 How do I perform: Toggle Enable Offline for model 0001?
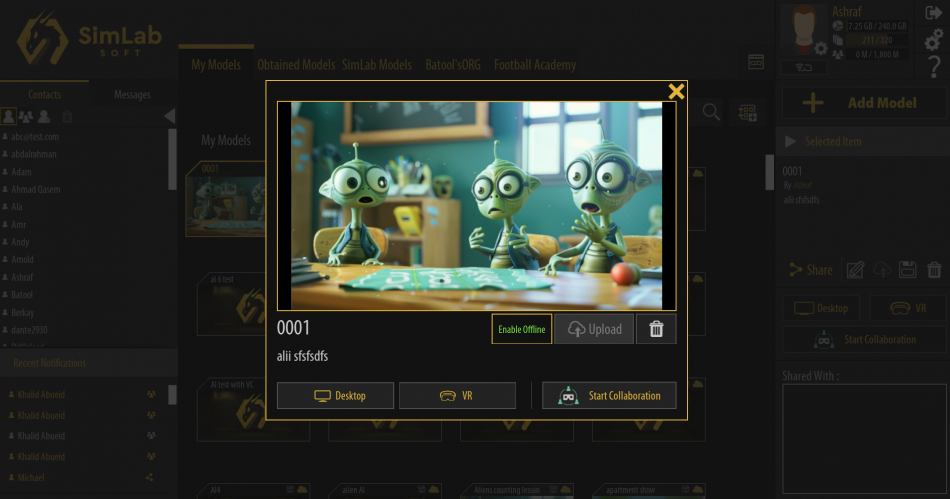(522, 329)
